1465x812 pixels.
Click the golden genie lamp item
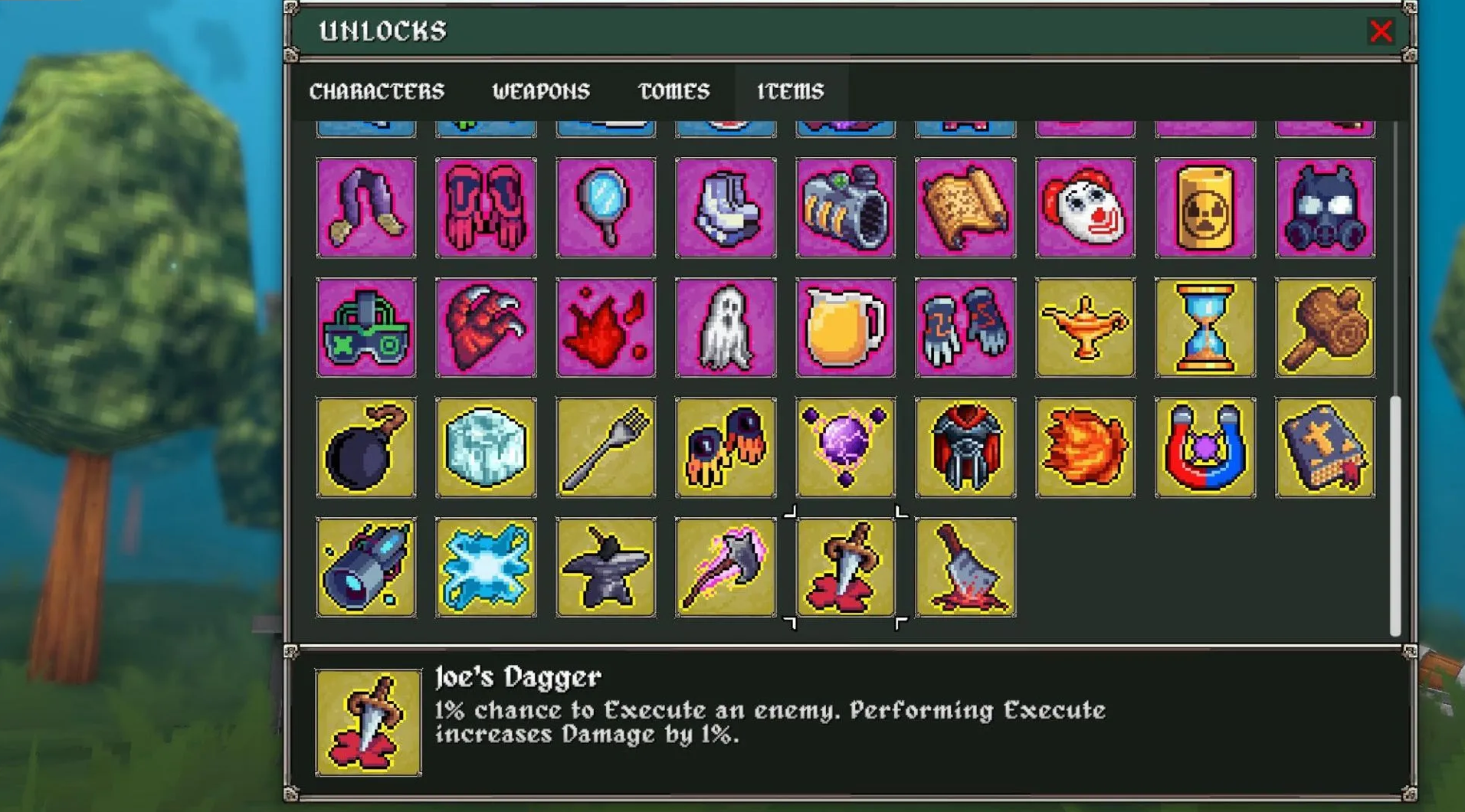click(1085, 328)
